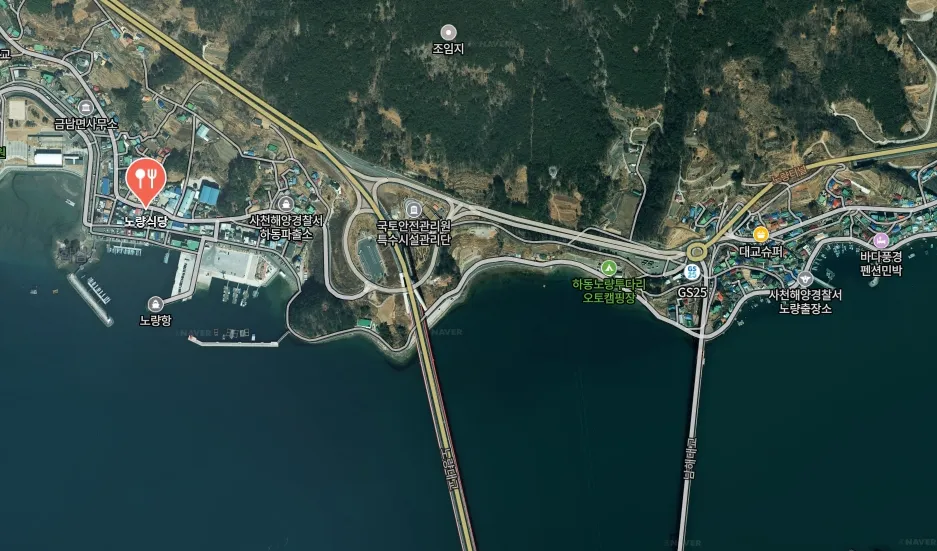This screenshot has height=551, width=937.
Task: Open the 바다풍경 펜션민박 lodging marker
Action: coord(881,240)
